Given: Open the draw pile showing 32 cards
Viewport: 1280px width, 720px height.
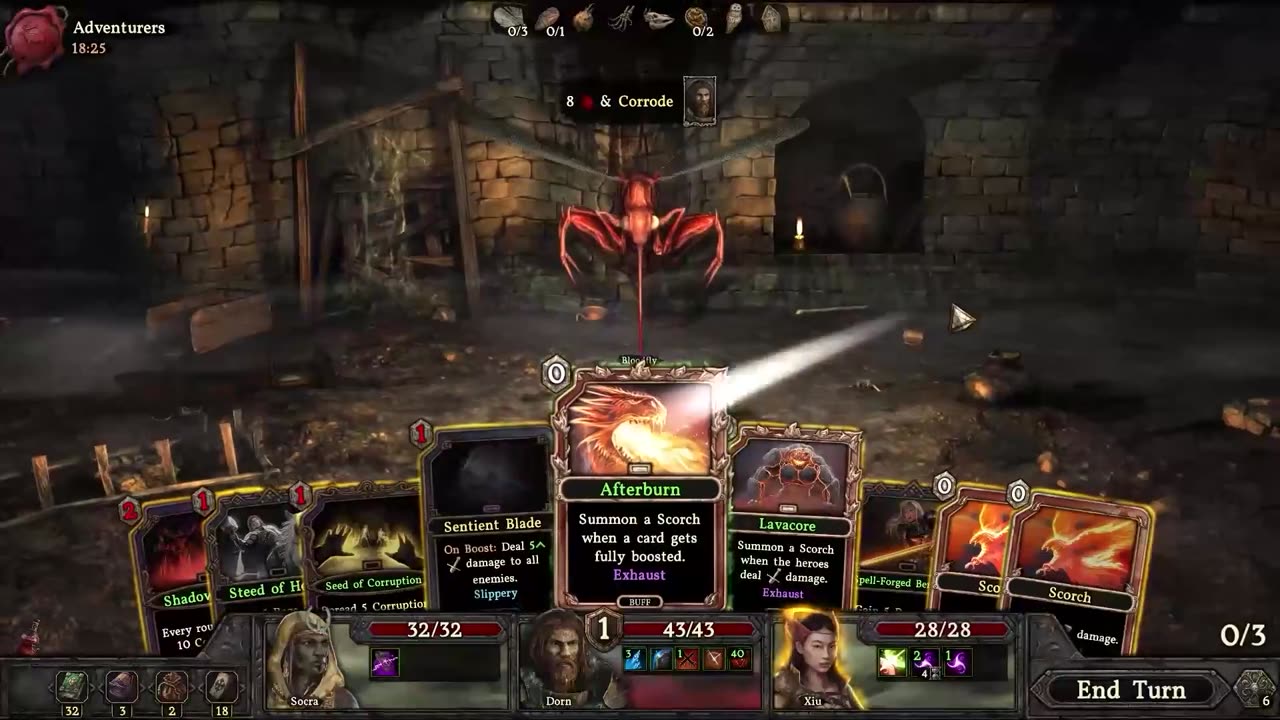Looking at the screenshot, I should click(x=71, y=687).
